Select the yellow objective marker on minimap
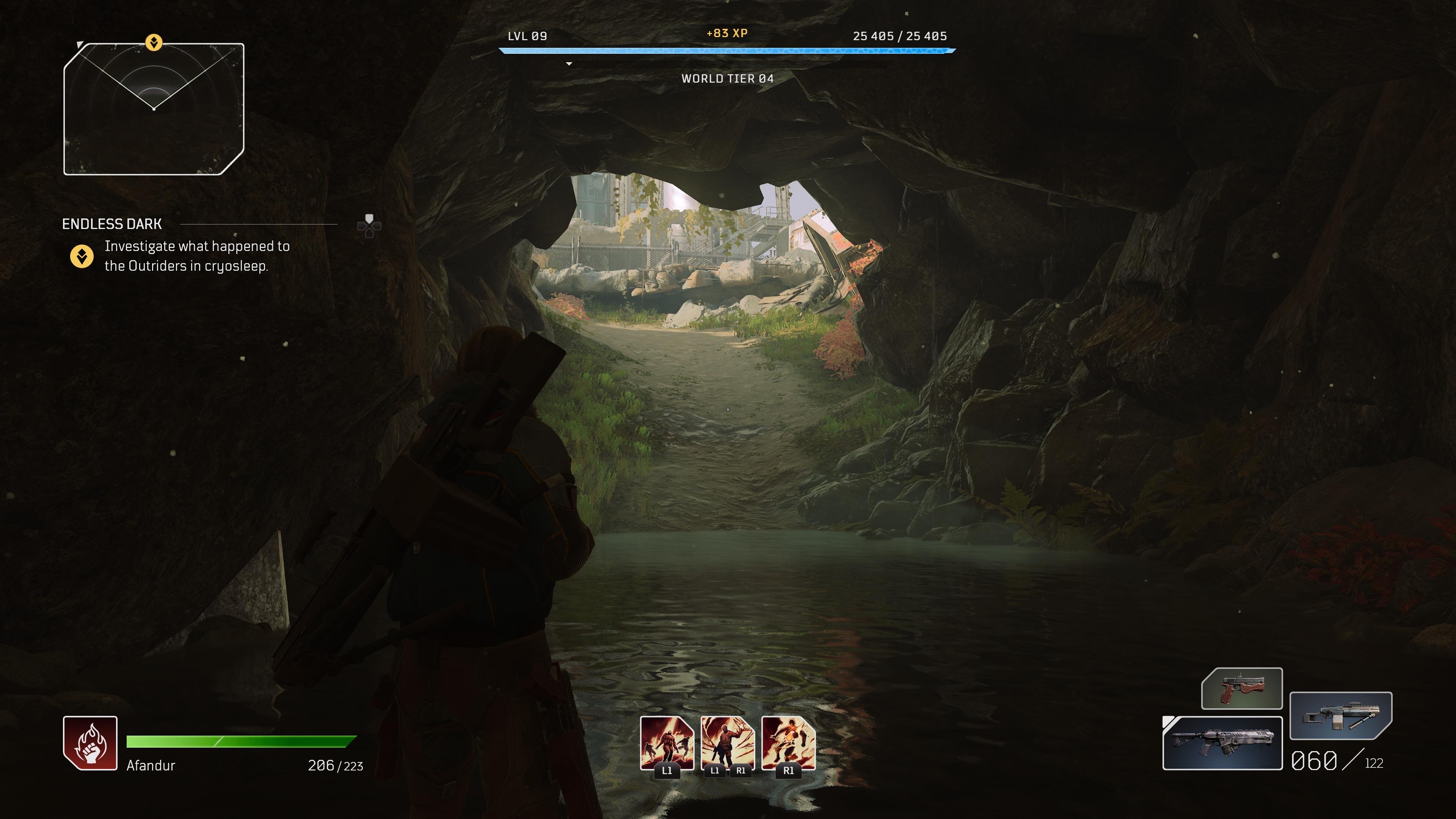Viewport: 1456px width, 819px height. tap(154, 42)
